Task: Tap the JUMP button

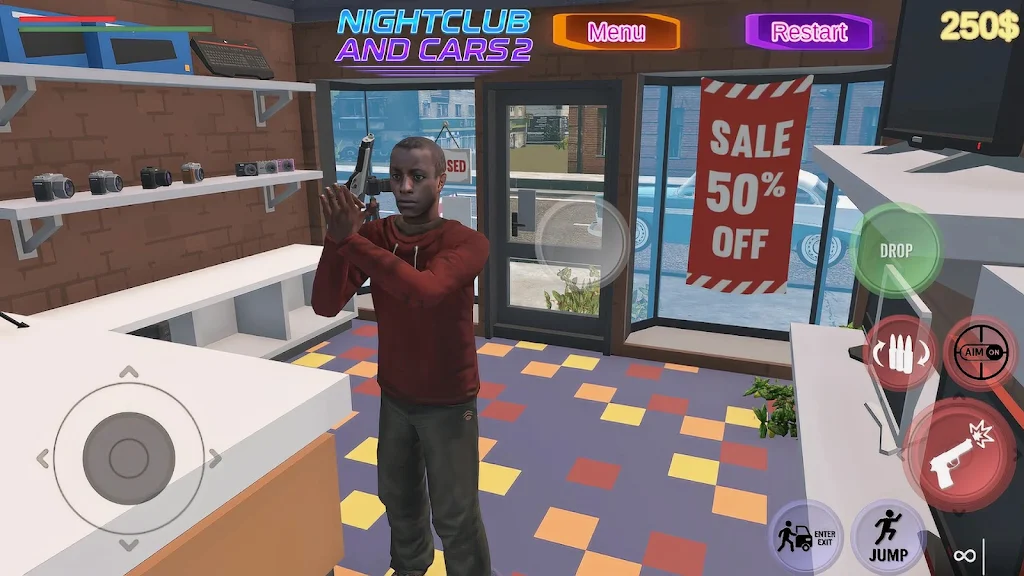Action: pyautogui.click(x=888, y=537)
